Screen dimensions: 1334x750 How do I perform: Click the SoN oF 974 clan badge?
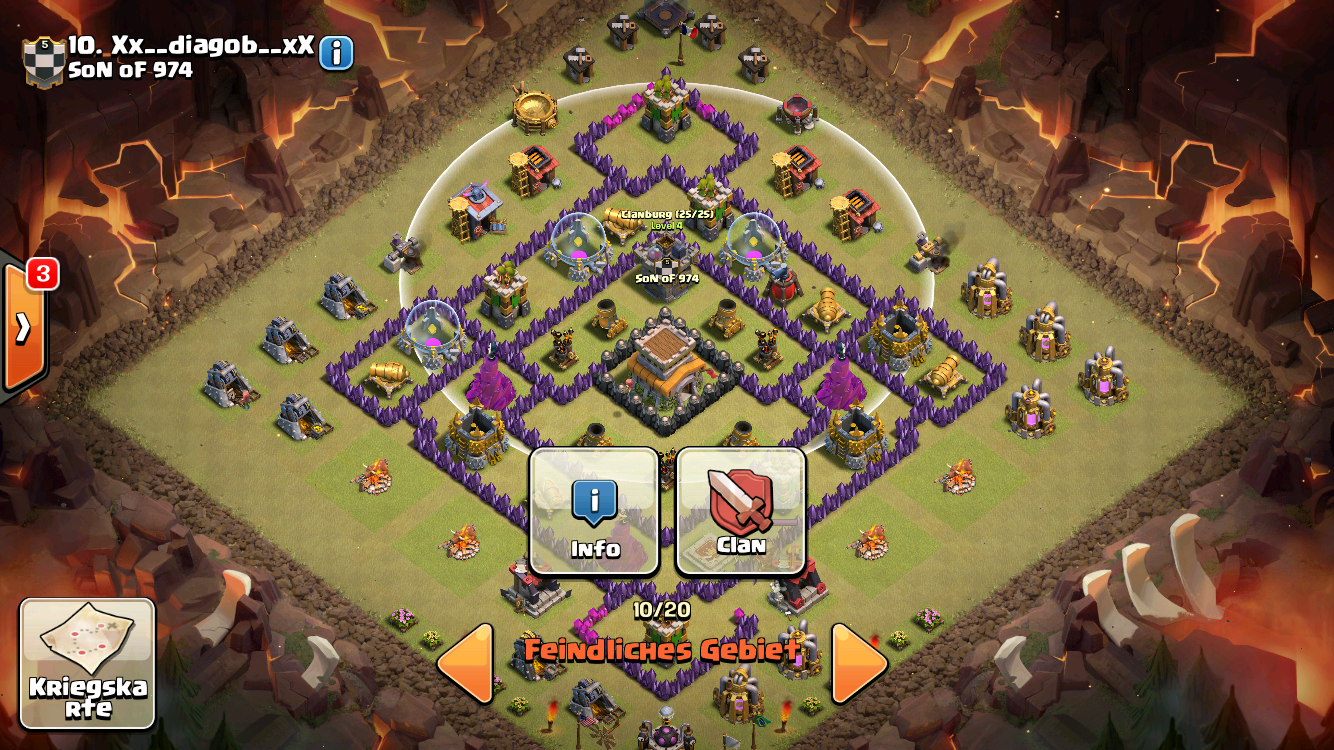point(44,61)
